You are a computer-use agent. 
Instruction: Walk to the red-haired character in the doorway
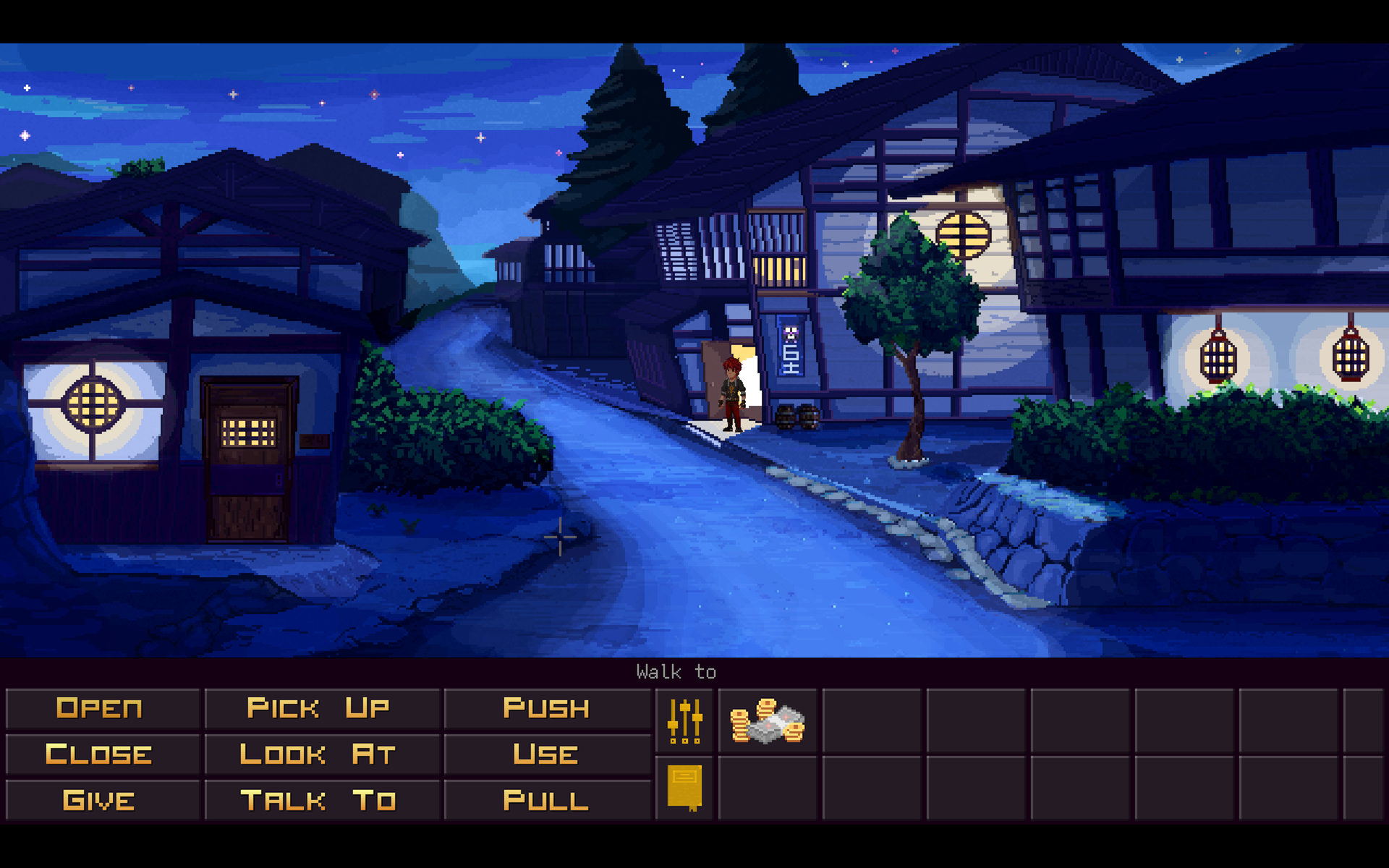(731, 391)
